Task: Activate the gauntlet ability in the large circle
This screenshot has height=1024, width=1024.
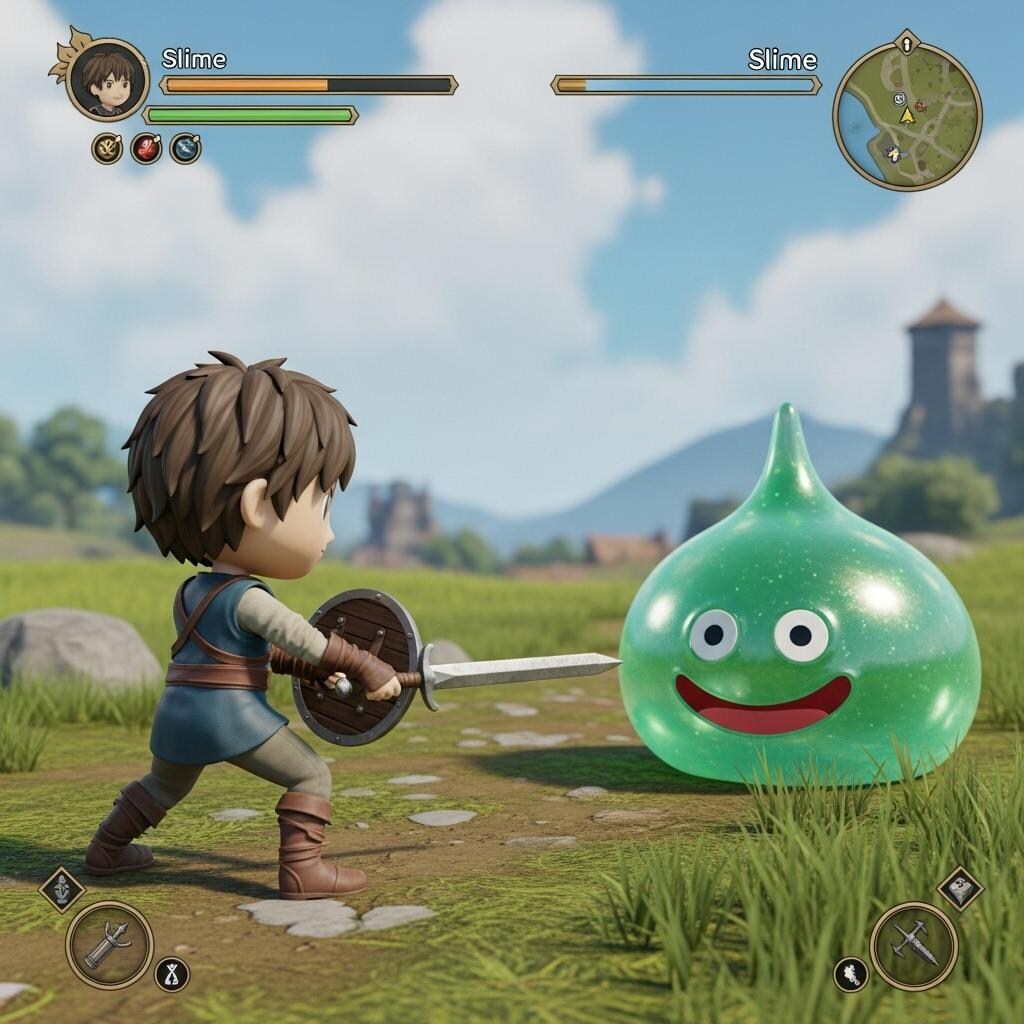Action: [x=109, y=944]
